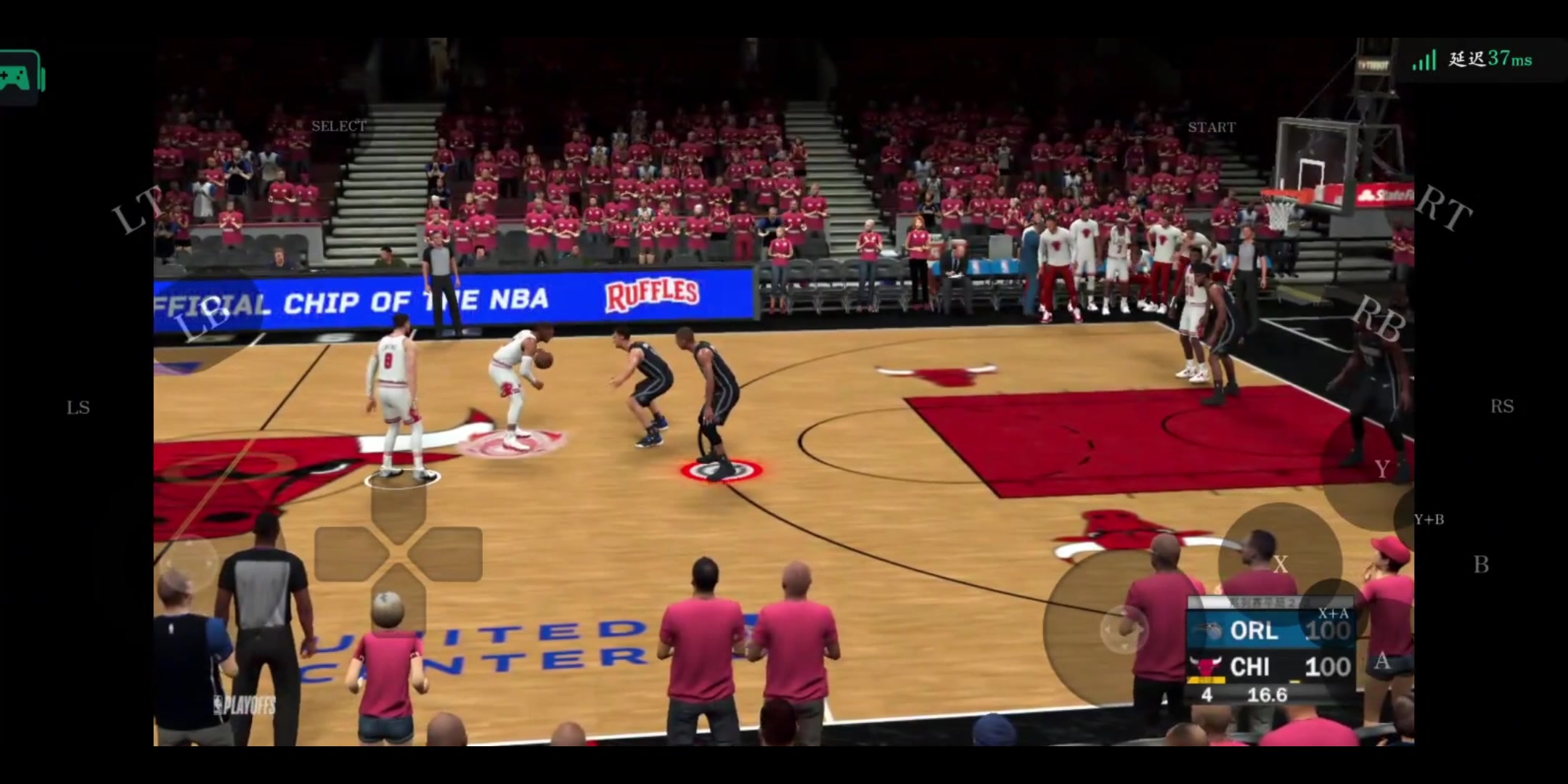Tap the X+A combo button

(1333, 614)
